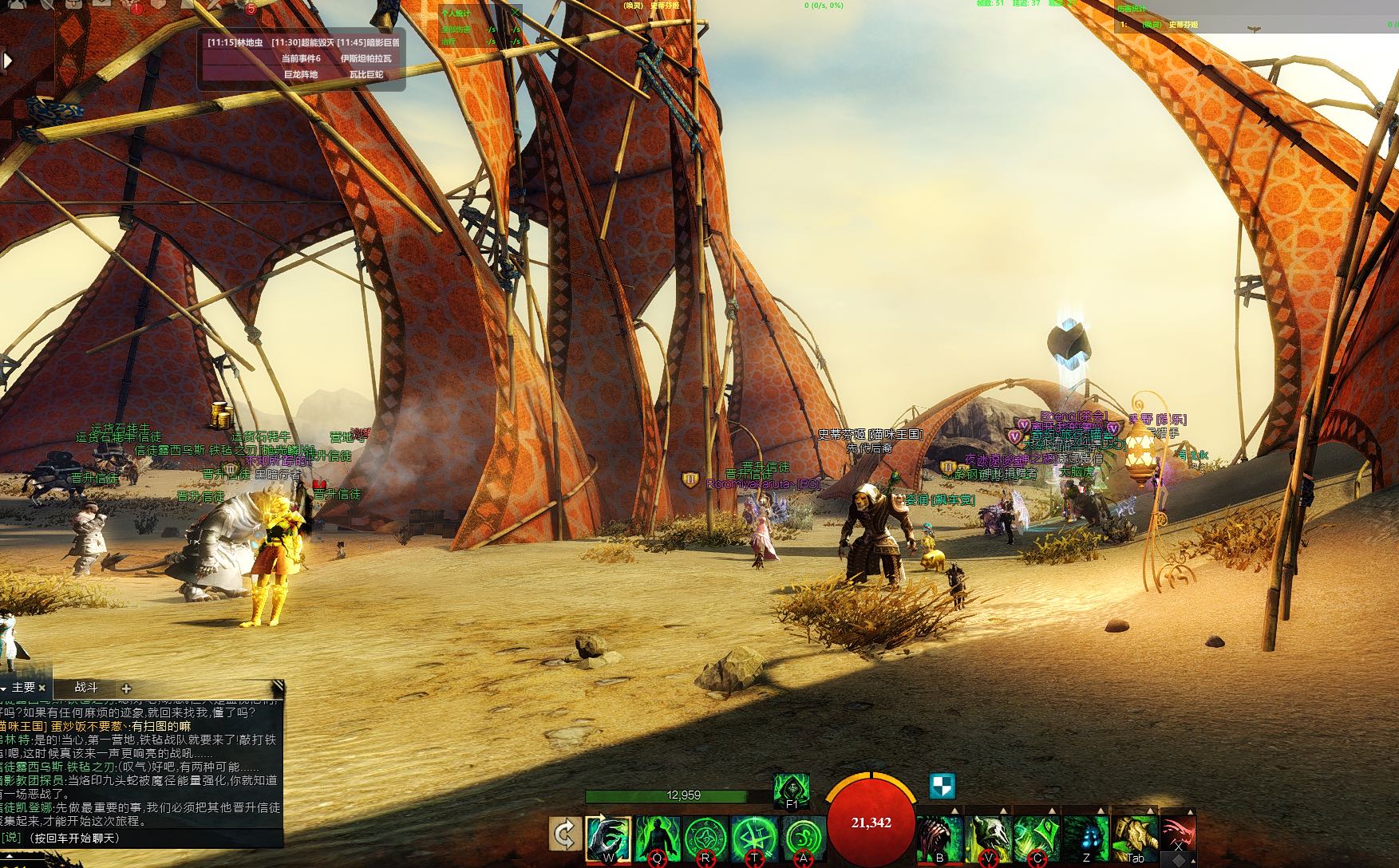Image resolution: width=1399 pixels, height=868 pixels.
Task: Activate the hooded figure shroud skill
Action: [x=792, y=791]
